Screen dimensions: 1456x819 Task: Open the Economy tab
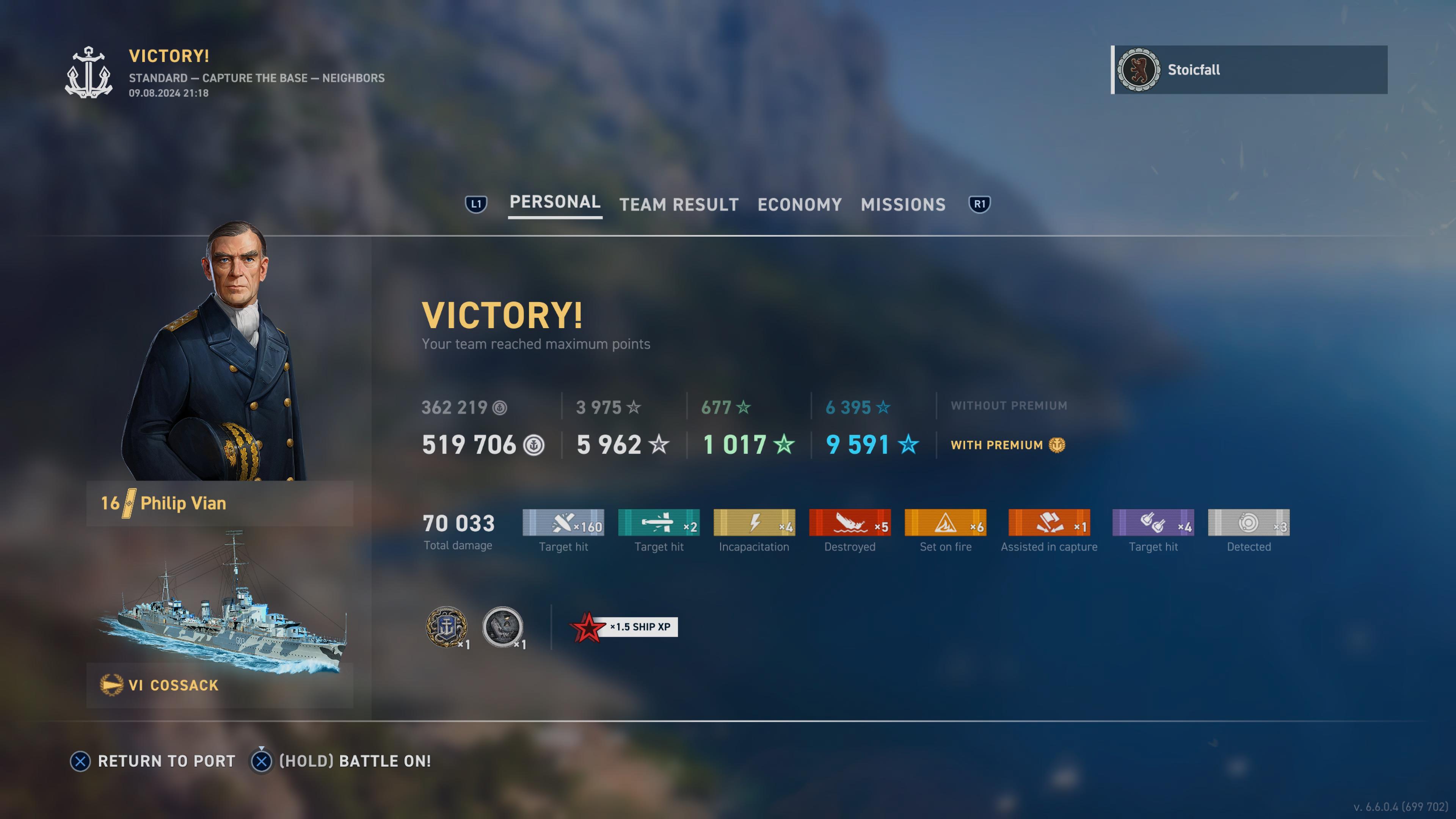coord(799,205)
